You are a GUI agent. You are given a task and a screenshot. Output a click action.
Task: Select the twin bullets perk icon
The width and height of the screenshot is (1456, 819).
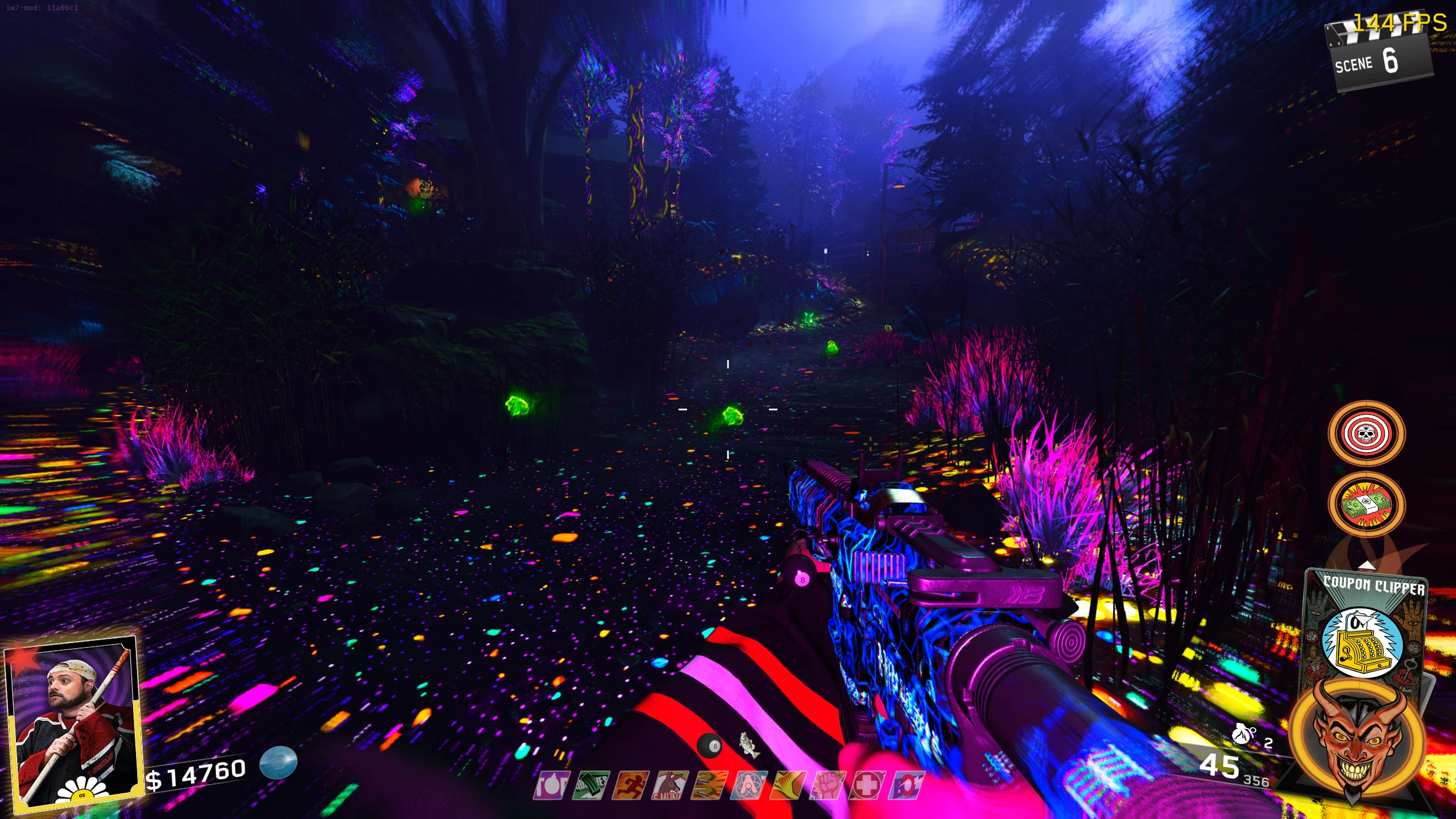709,785
